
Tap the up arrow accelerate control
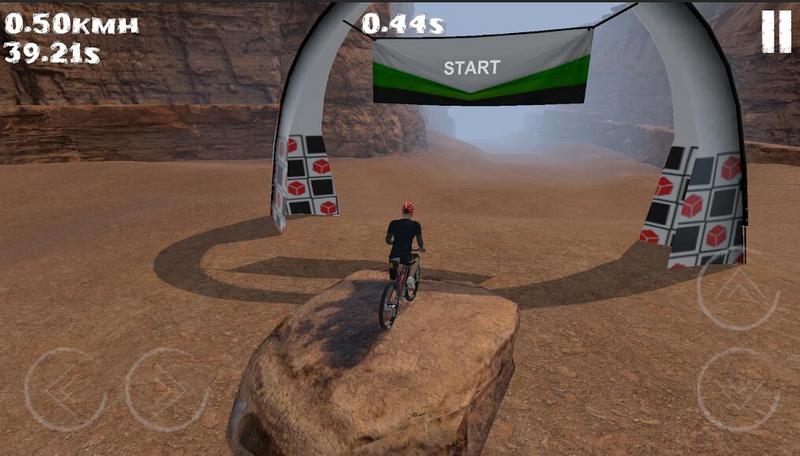pos(737,289)
